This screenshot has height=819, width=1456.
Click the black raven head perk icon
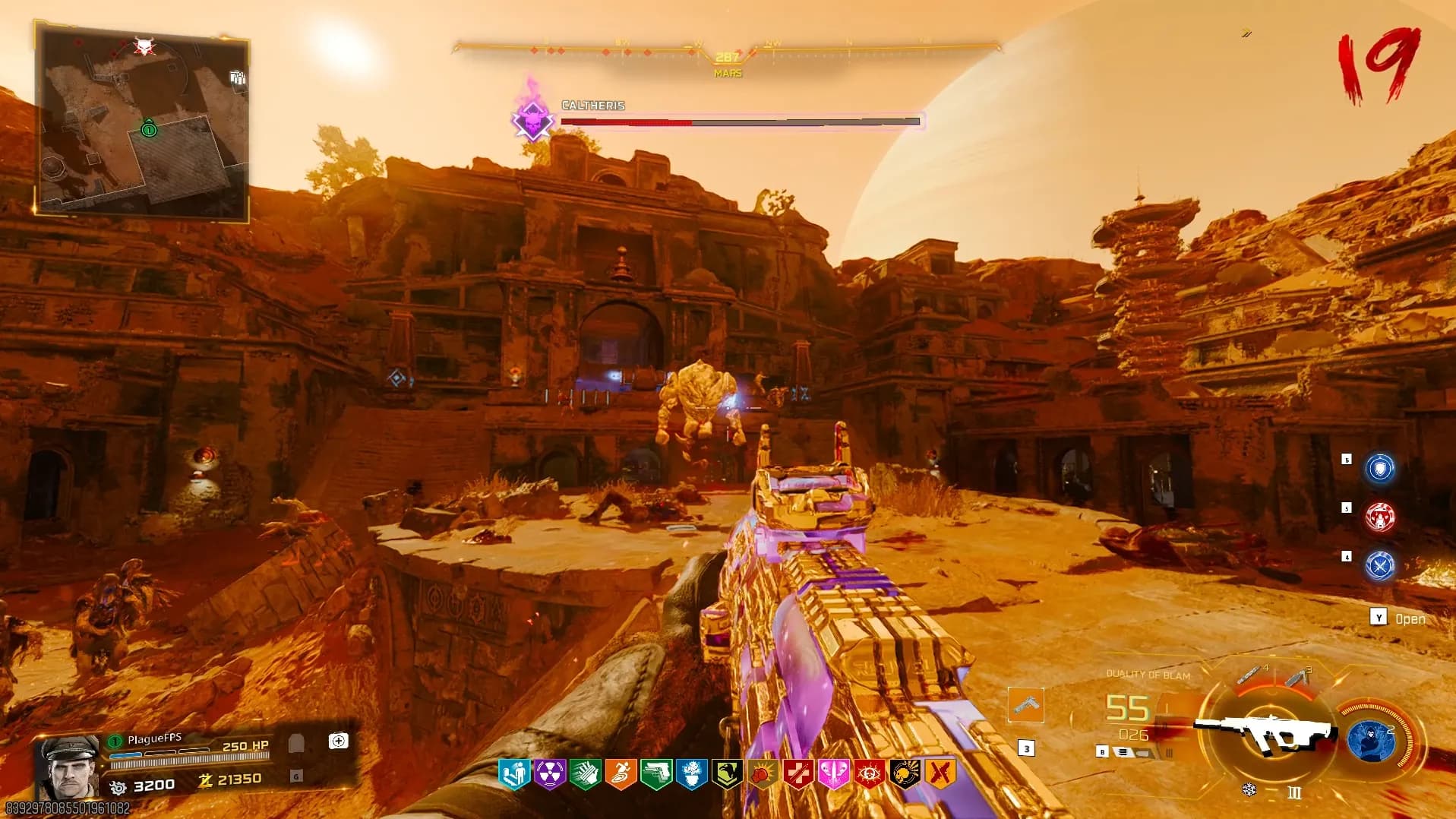[726, 773]
